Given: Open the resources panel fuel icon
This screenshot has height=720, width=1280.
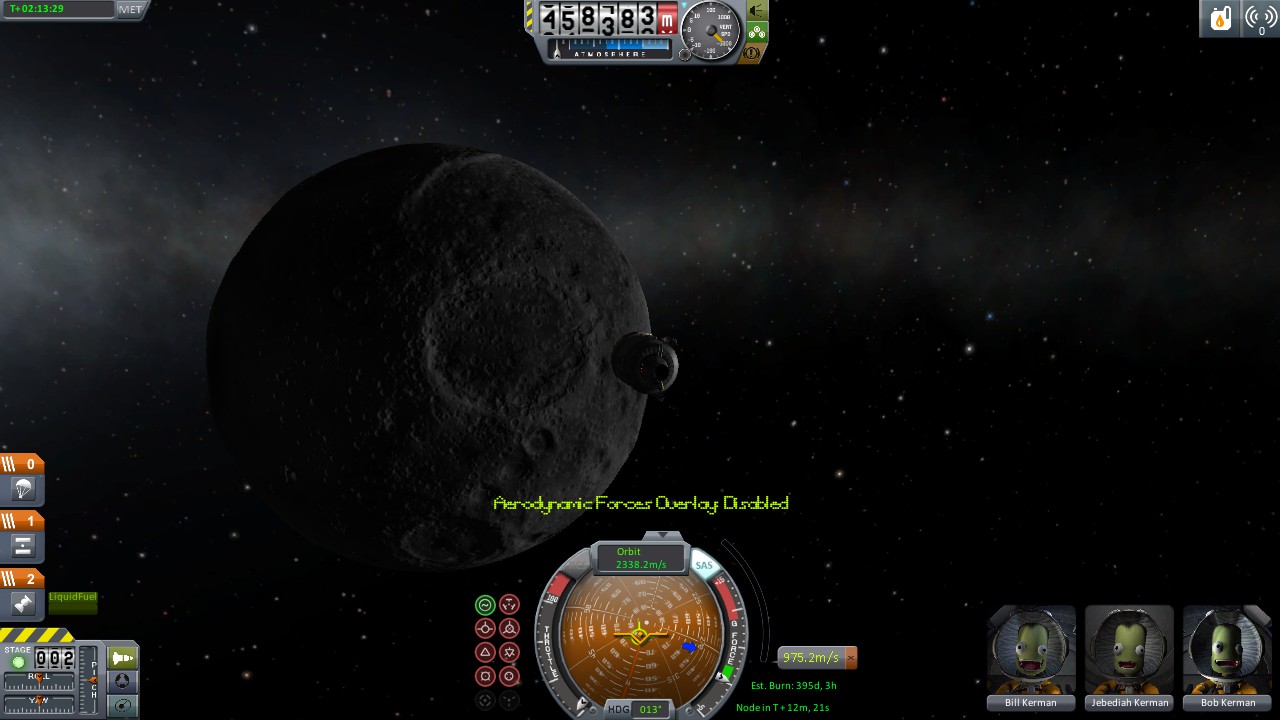Looking at the screenshot, I should pos(1220,18).
